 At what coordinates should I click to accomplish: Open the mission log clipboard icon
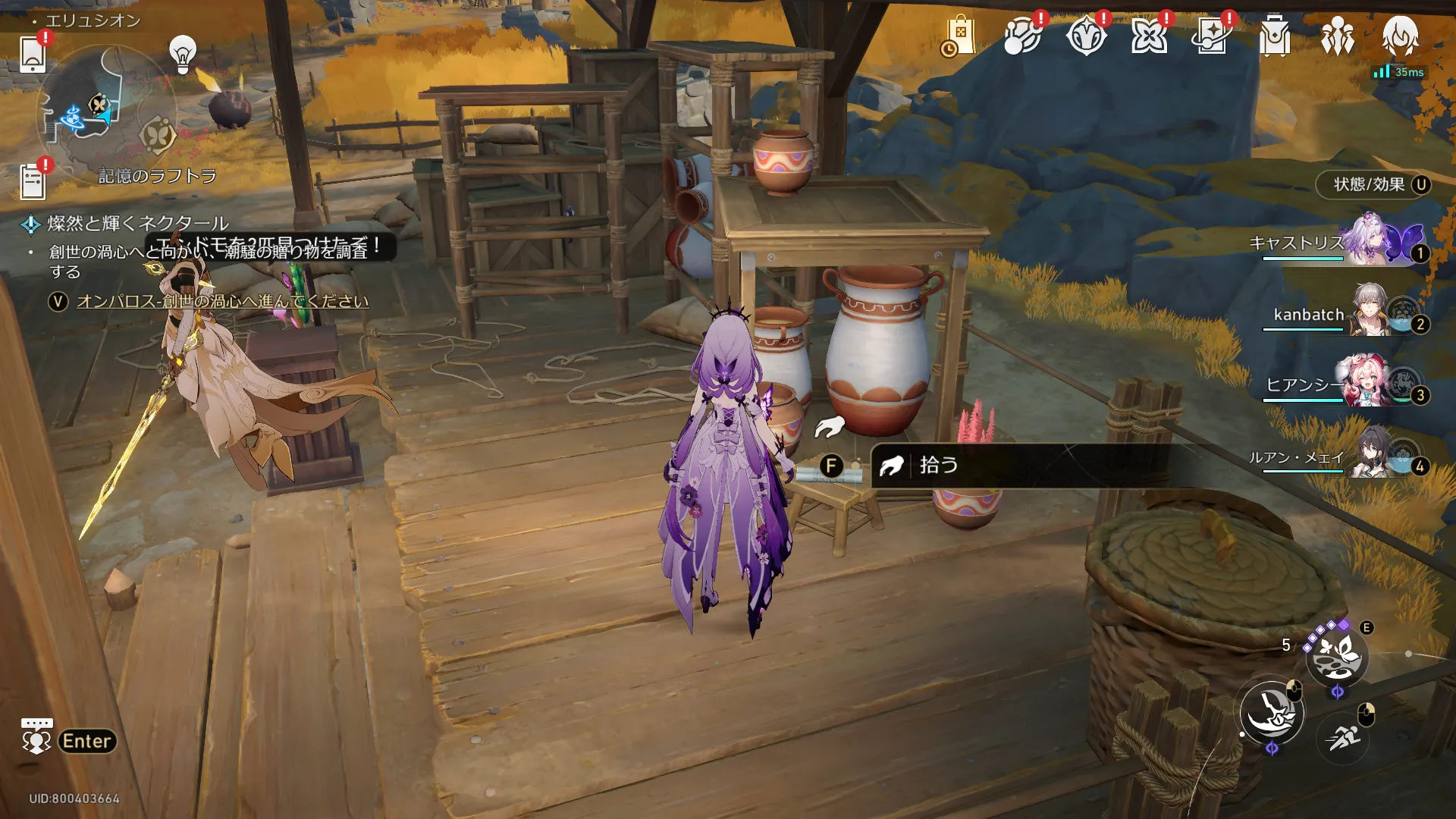tap(33, 182)
